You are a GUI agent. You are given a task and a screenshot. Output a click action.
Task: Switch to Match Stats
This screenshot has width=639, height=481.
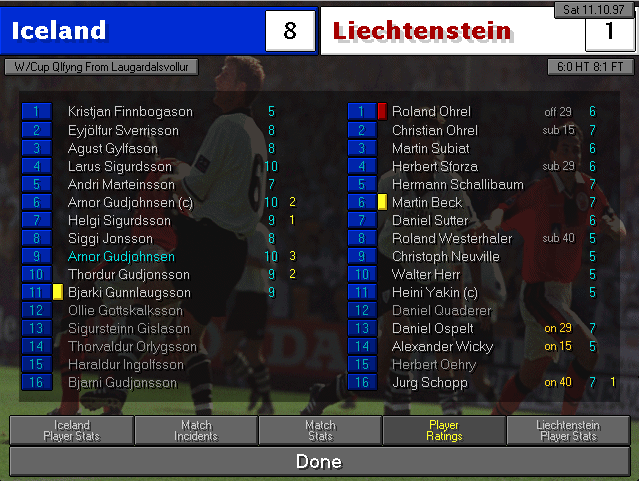320,431
